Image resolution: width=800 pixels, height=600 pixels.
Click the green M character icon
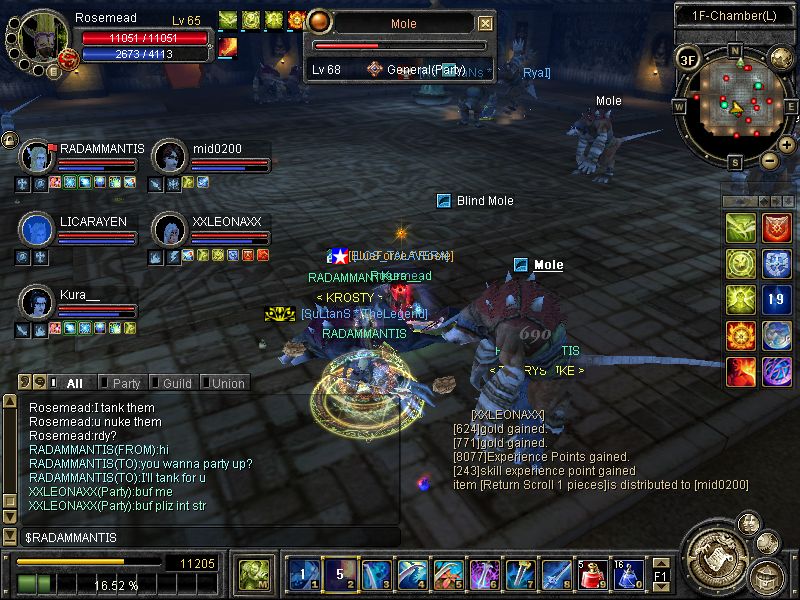[252, 574]
